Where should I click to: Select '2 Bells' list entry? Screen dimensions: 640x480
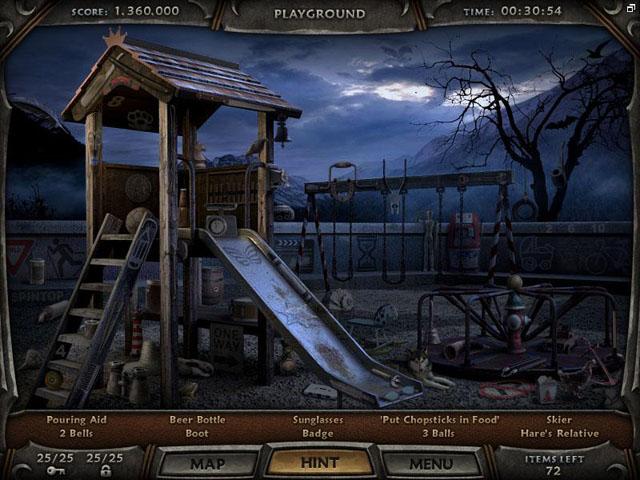click(x=76, y=434)
